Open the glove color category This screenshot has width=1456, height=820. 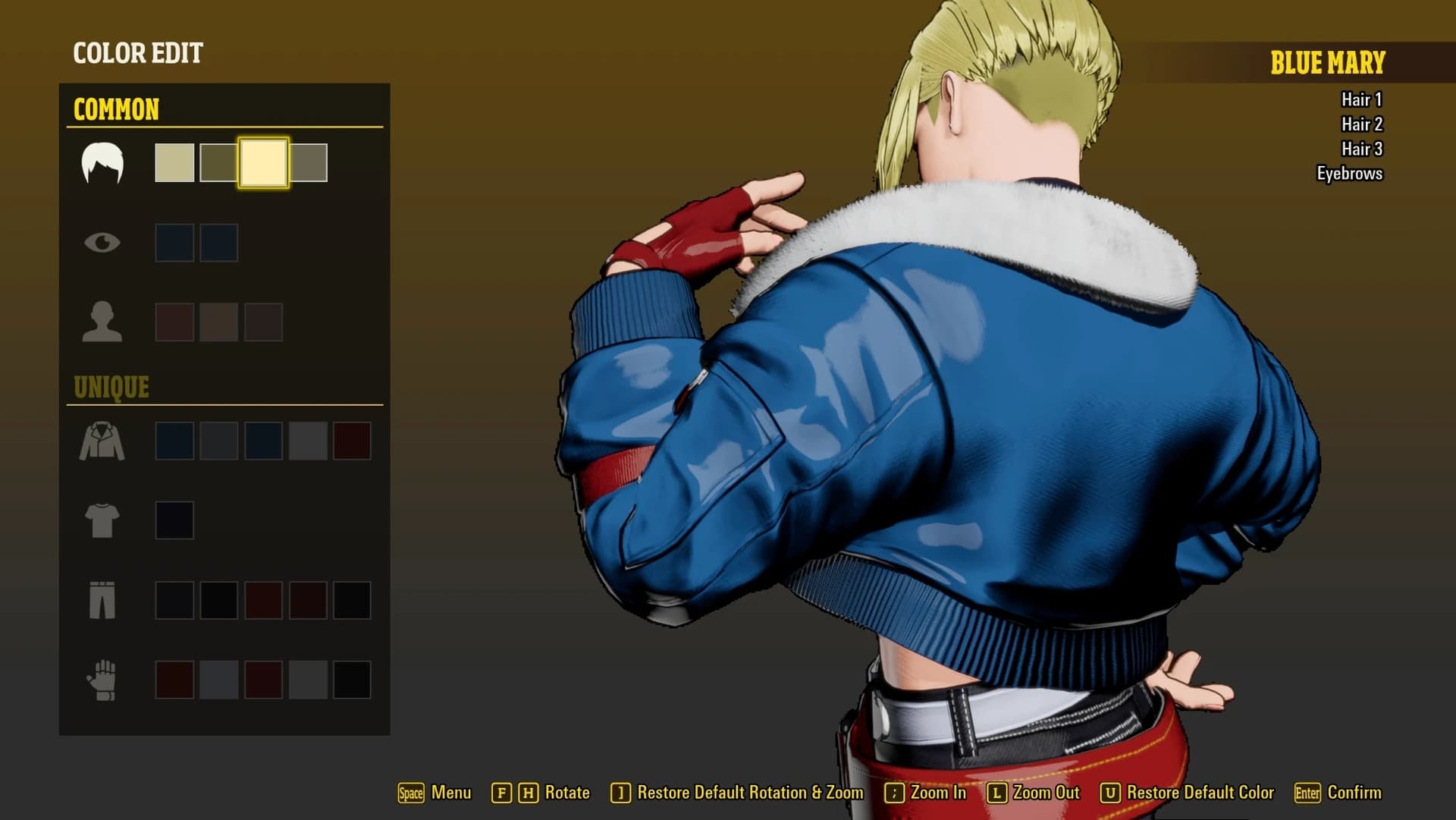point(102,680)
